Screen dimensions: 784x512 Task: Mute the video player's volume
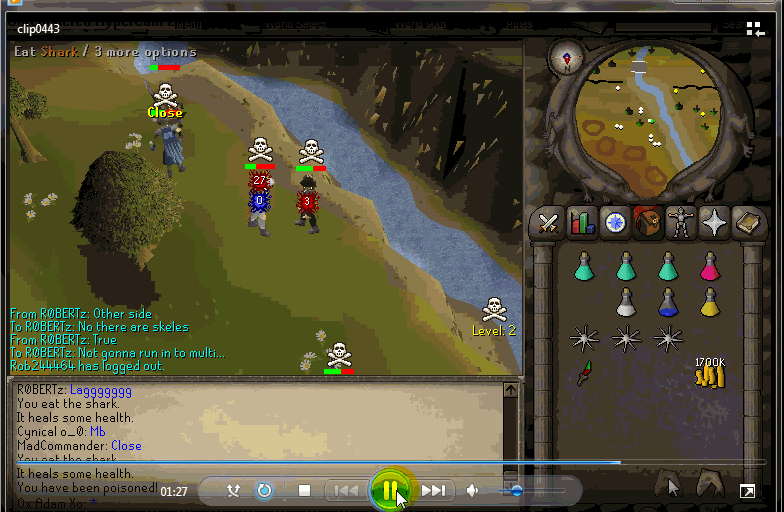click(x=472, y=491)
